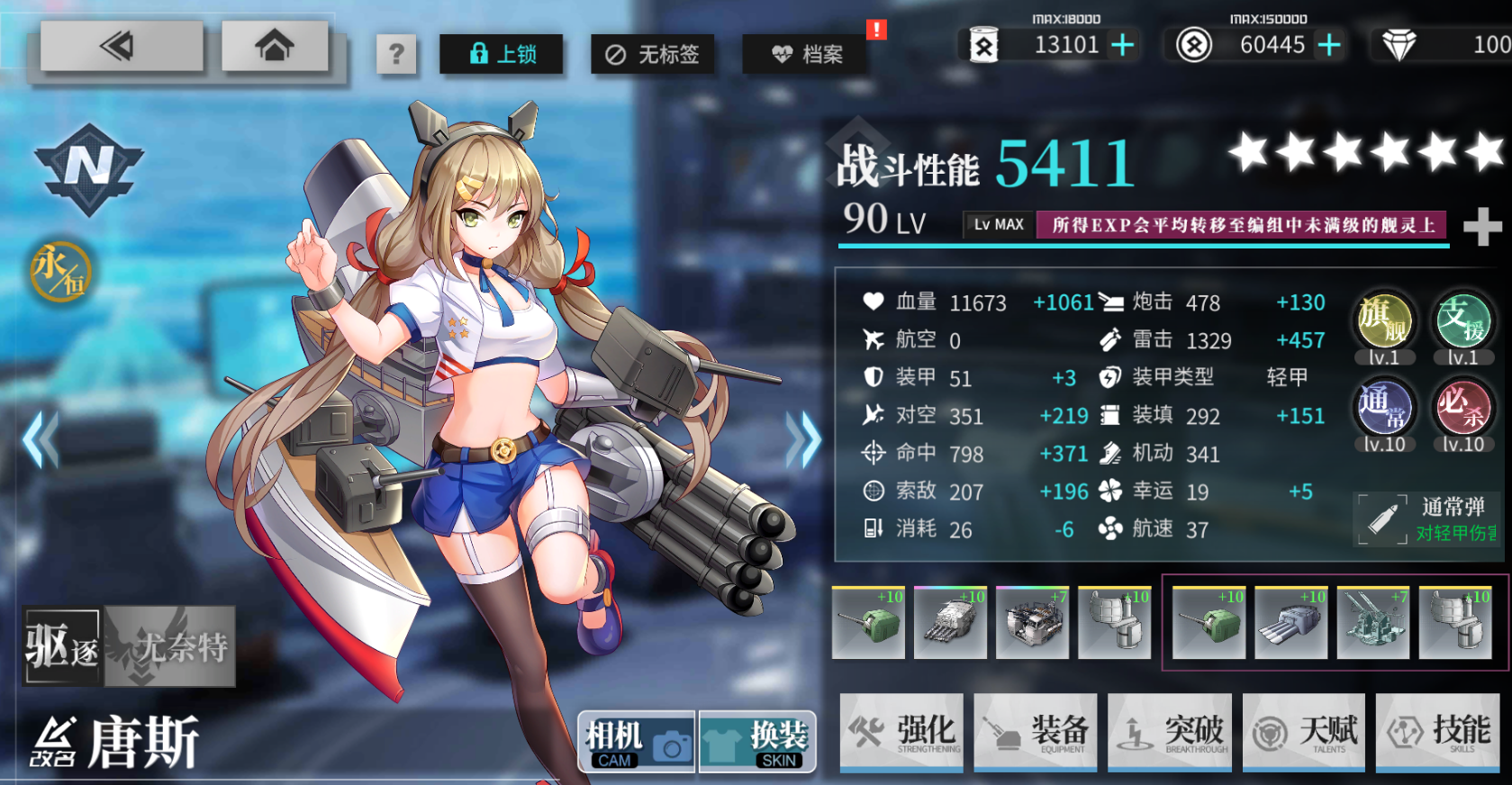Click the 旗舰 lv.1 flagship skill icon
This screenshot has width=1512, height=785.
click(x=1384, y=323)
